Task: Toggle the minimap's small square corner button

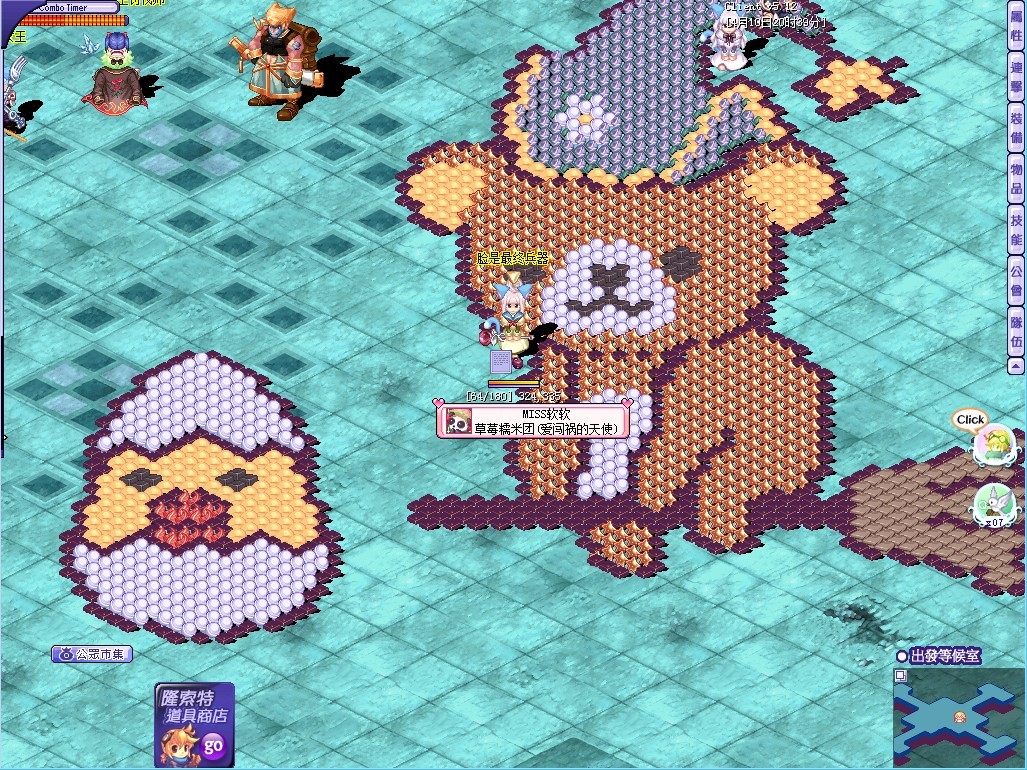Action: (900, 675)
